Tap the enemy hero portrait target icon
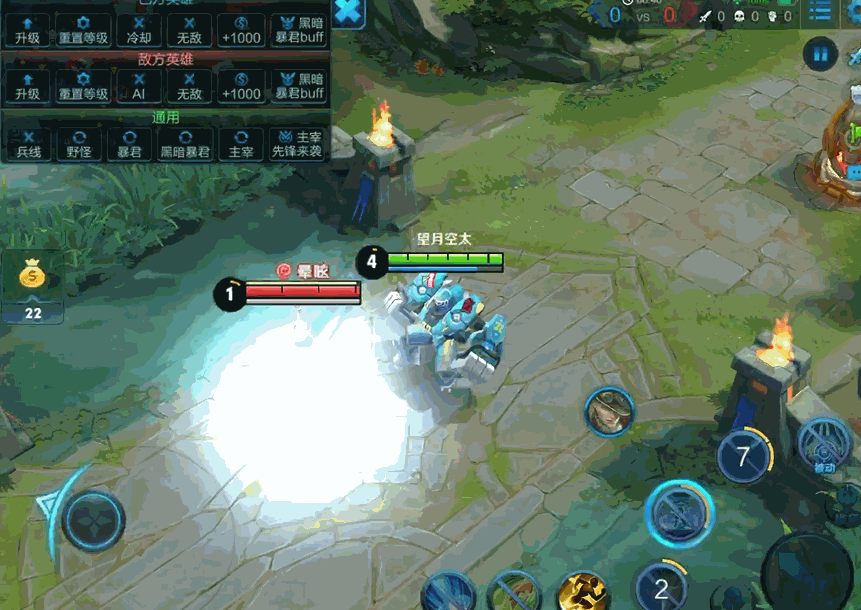The width and height of the screenshot is (861, 610). click(x=610, y=411)
